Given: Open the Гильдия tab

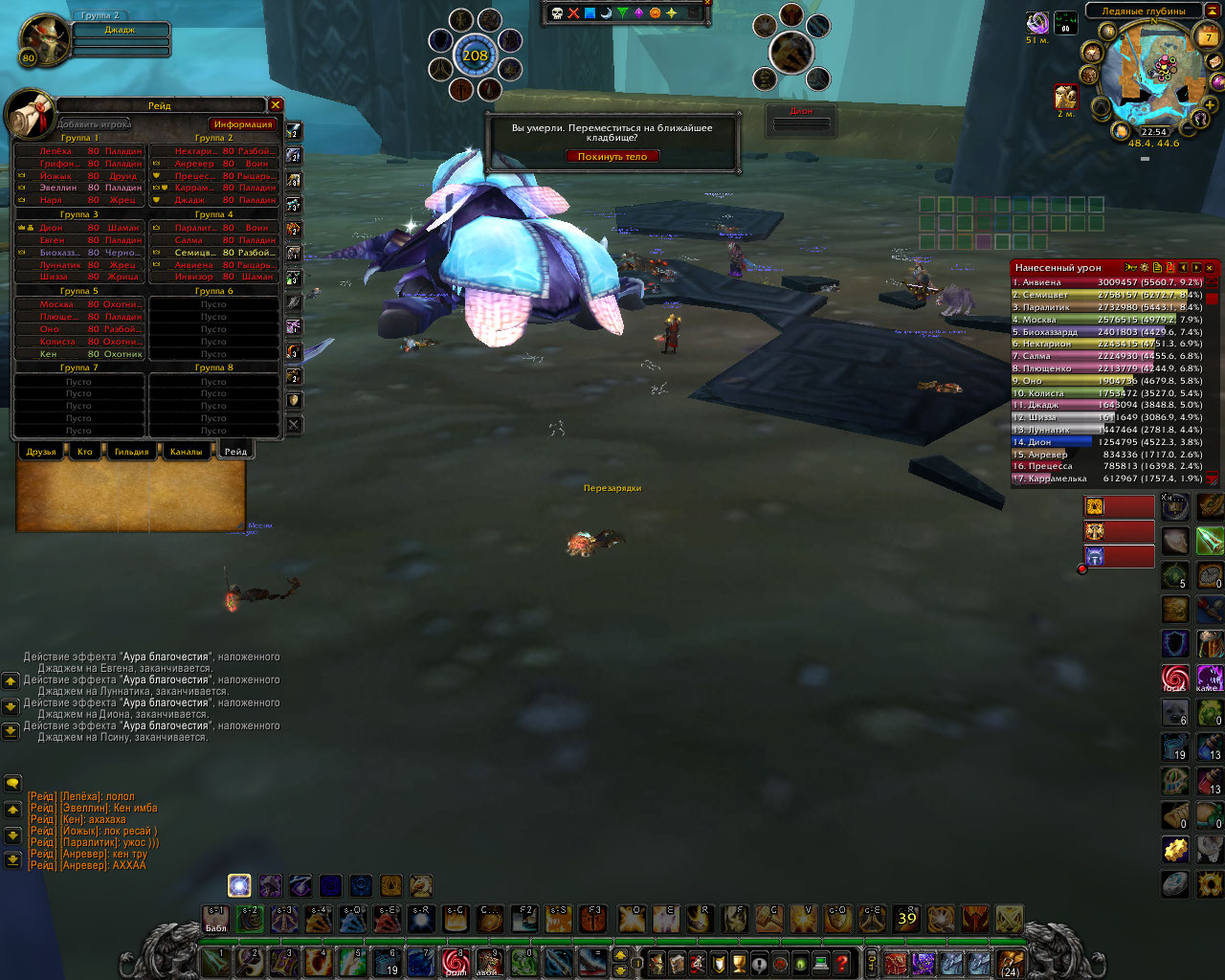Looking at the screenshot, I should pyautogui.click(x=131, y=452).
